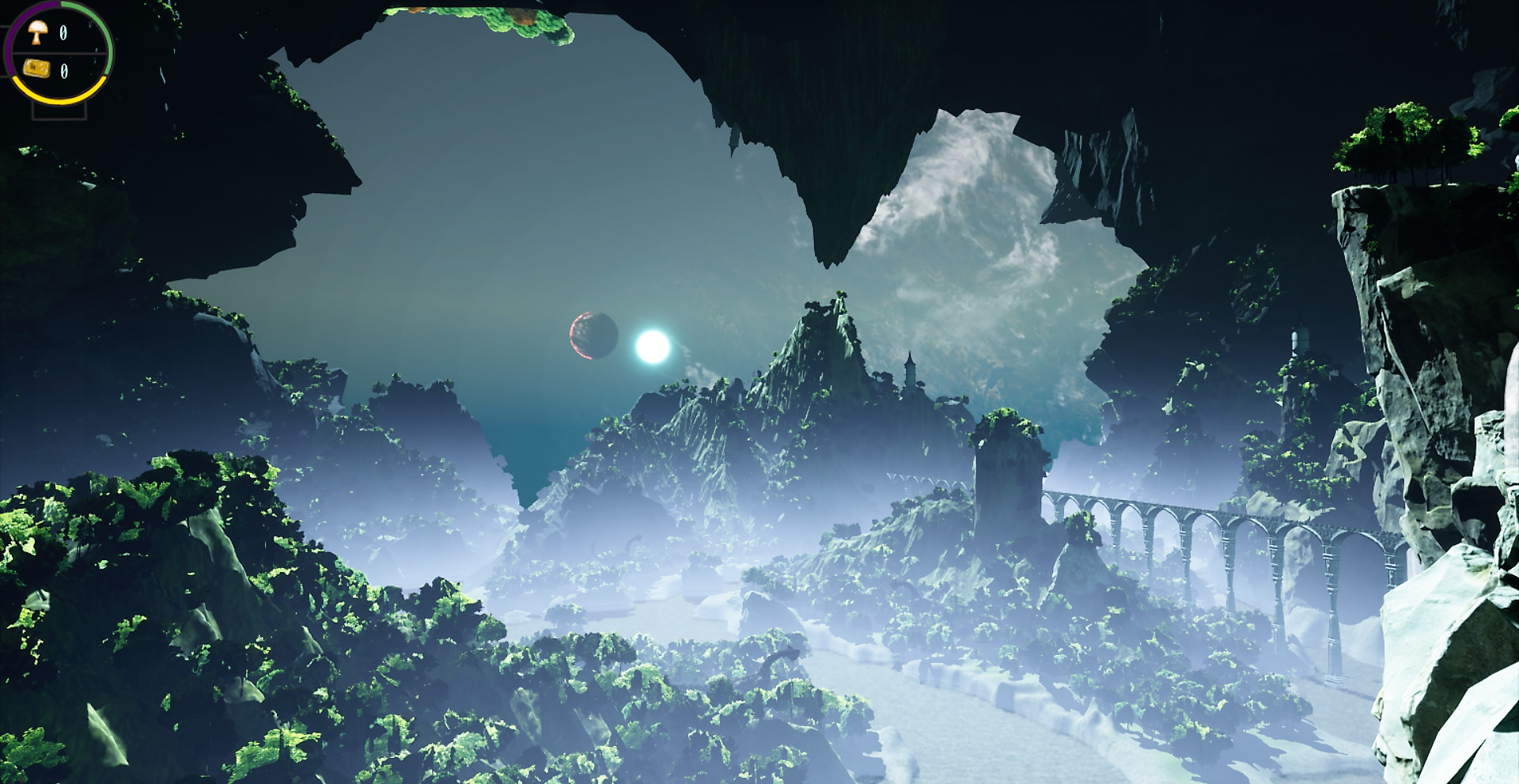
Task: Click the distant tower on the mountain peak
Action: click(x=910, y=369)
